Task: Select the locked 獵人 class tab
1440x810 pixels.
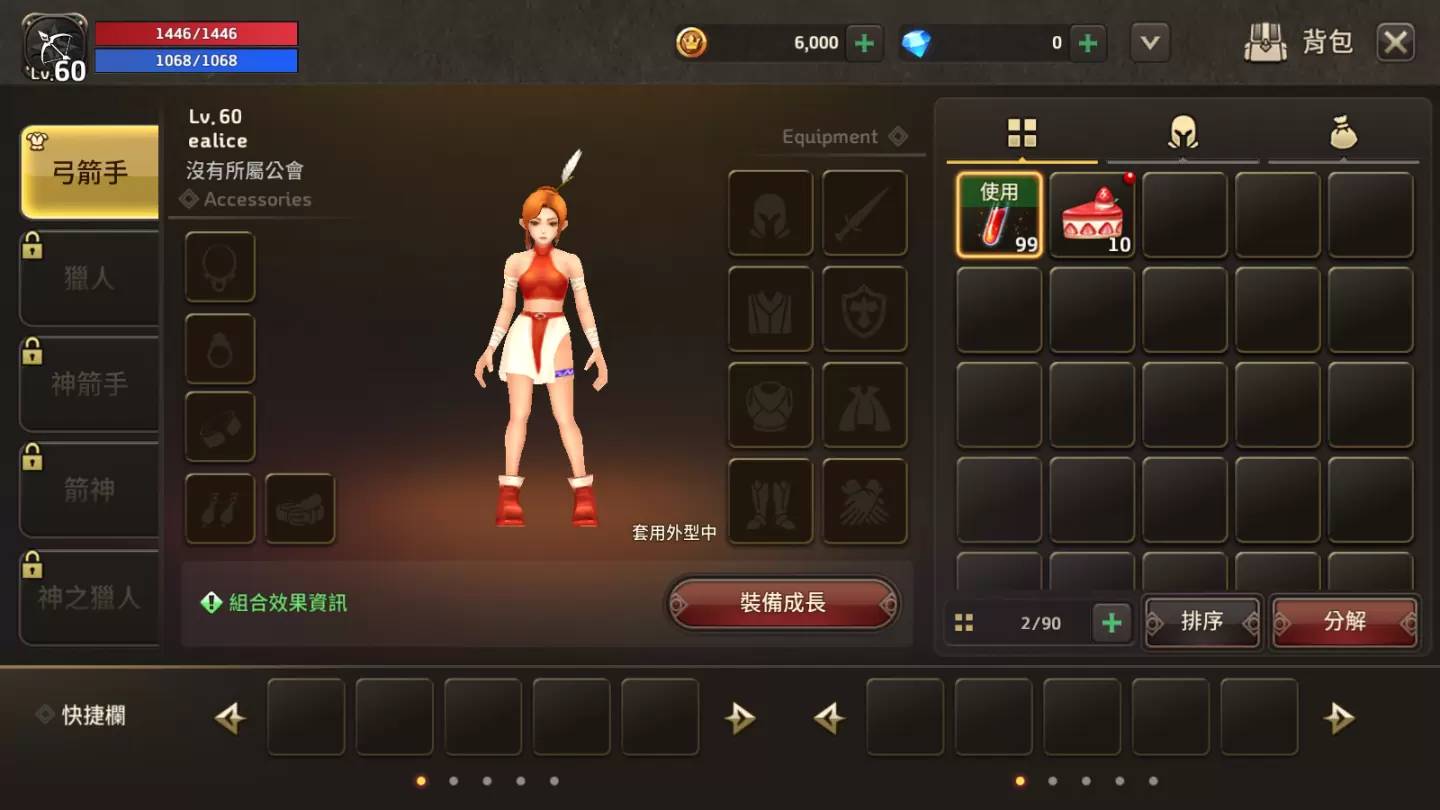Action: (90, 278)
